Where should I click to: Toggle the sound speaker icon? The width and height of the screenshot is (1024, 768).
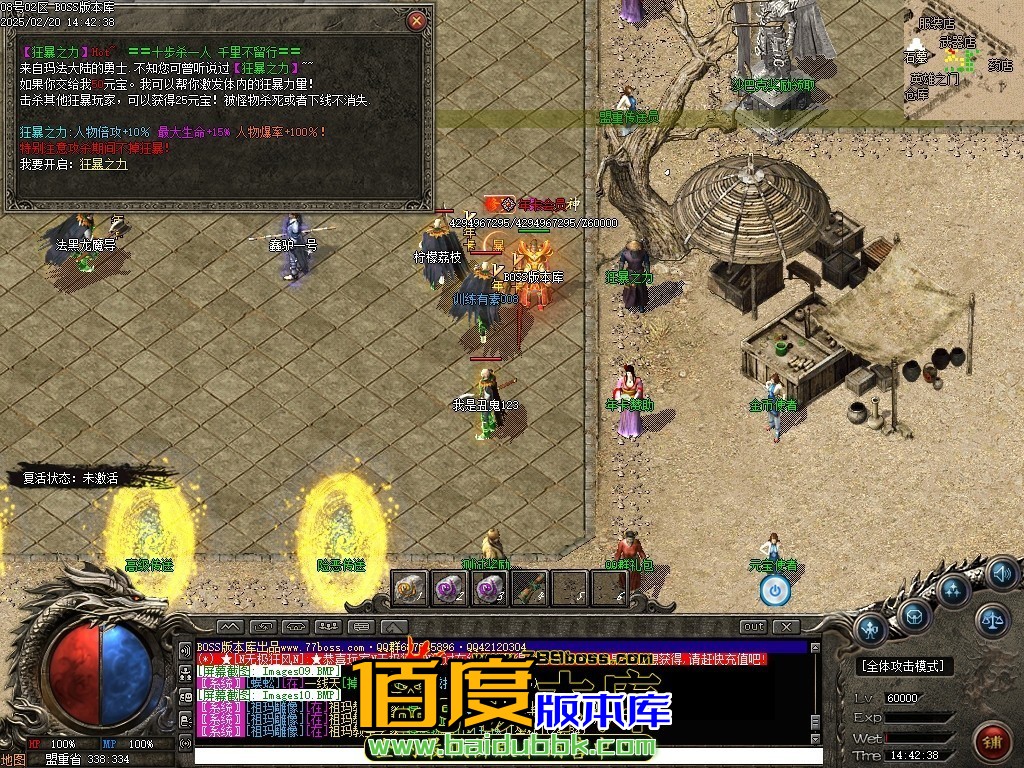tap(1001, 574)
